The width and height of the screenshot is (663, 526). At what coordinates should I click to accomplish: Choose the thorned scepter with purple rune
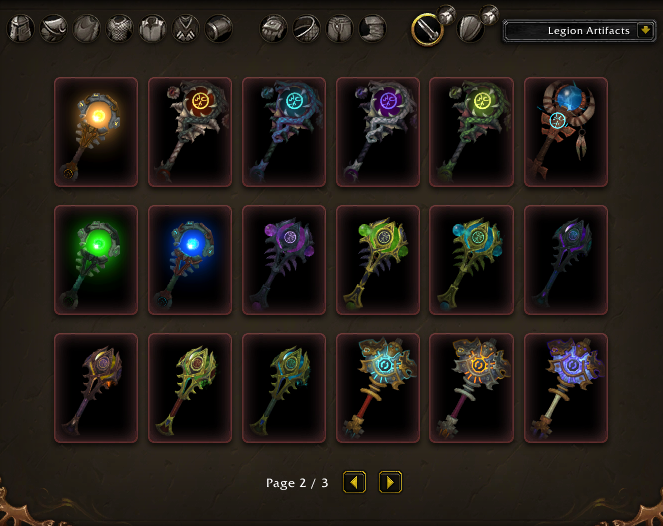tap(378, 132)
